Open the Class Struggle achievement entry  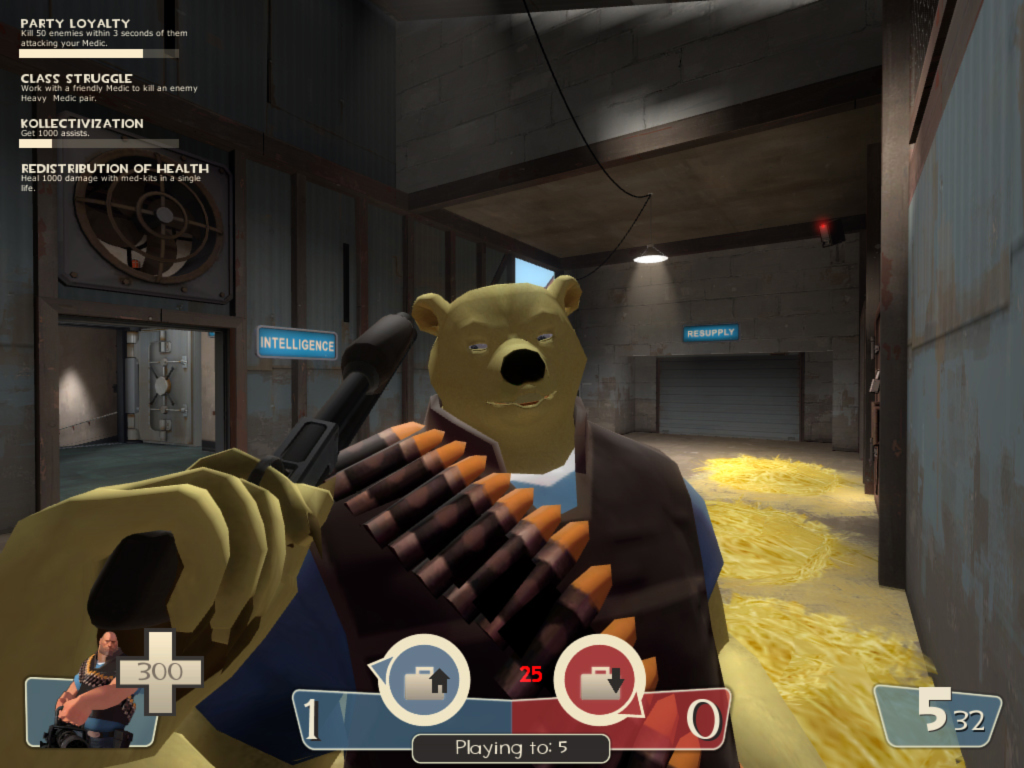click(x=77, y=78)
